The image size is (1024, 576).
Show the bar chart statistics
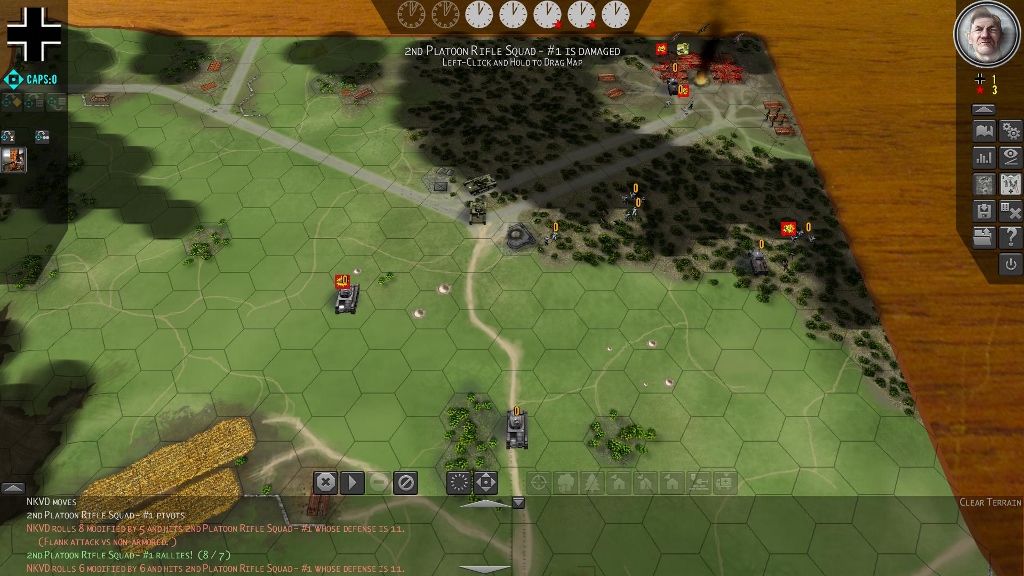click(984, 157)
